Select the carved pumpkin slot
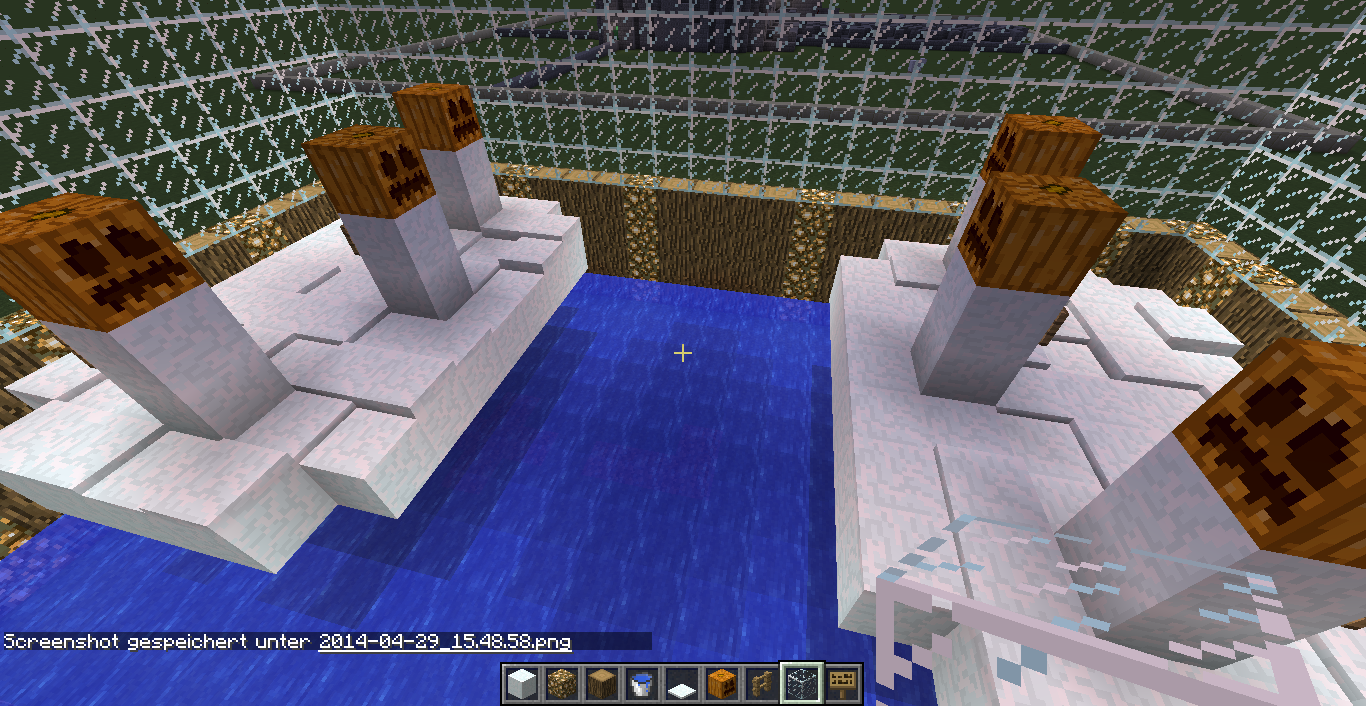This screenshot has height=706, width=1366. click(x=721, y=684)
